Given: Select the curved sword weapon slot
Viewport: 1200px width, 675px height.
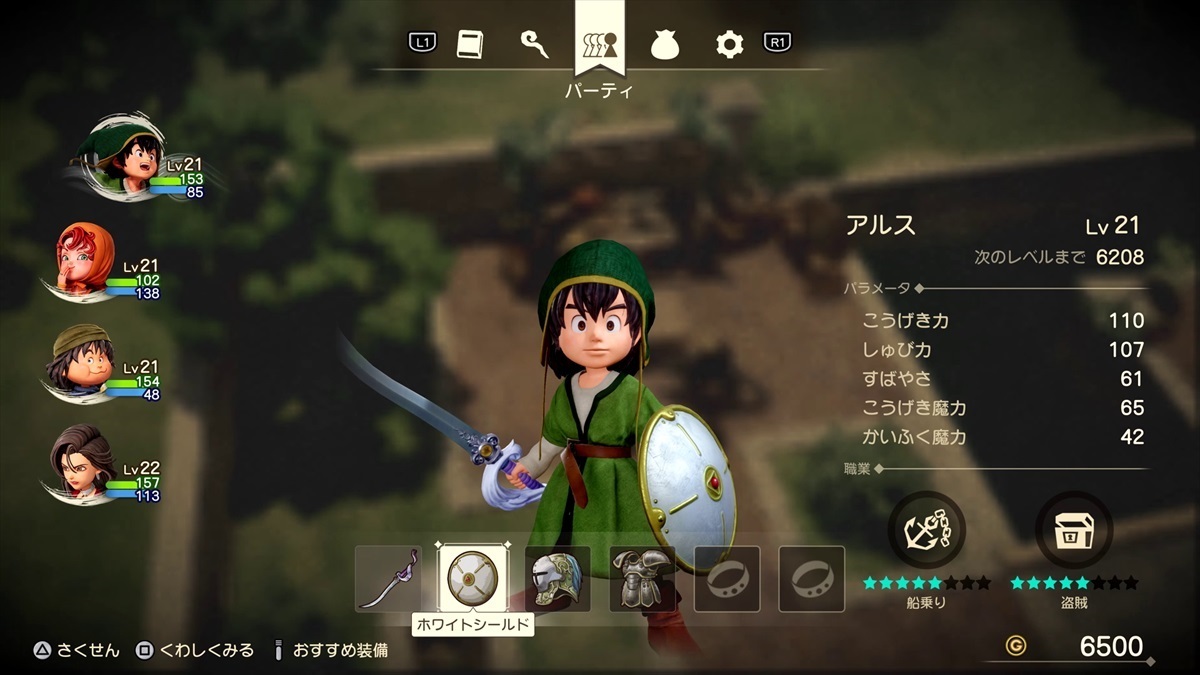Looking at the screenshot, I should click(388, 579).
